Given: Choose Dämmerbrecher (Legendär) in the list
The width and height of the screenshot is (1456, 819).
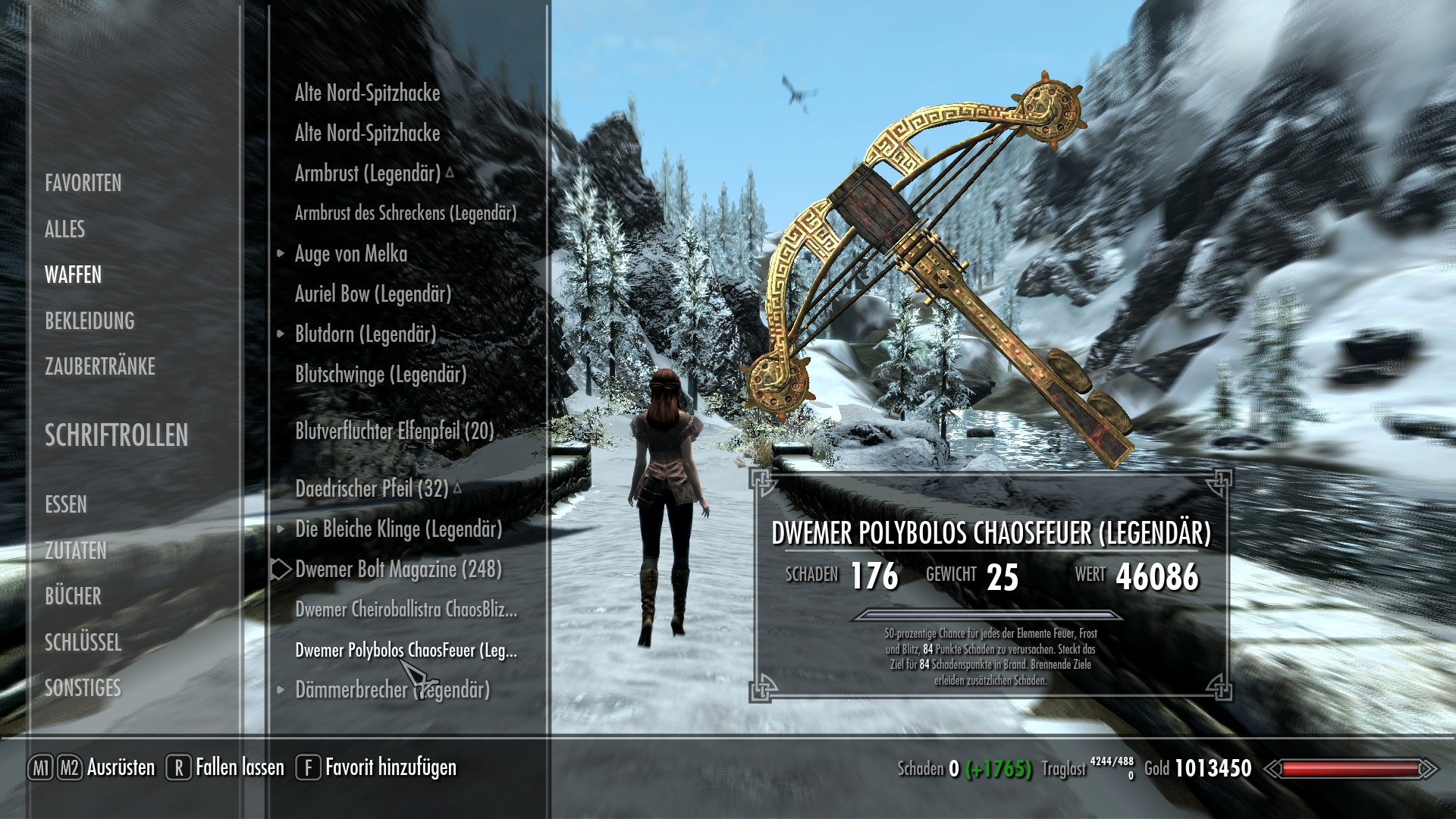Looking at the screenshot, I should click(x=392, y=689).
